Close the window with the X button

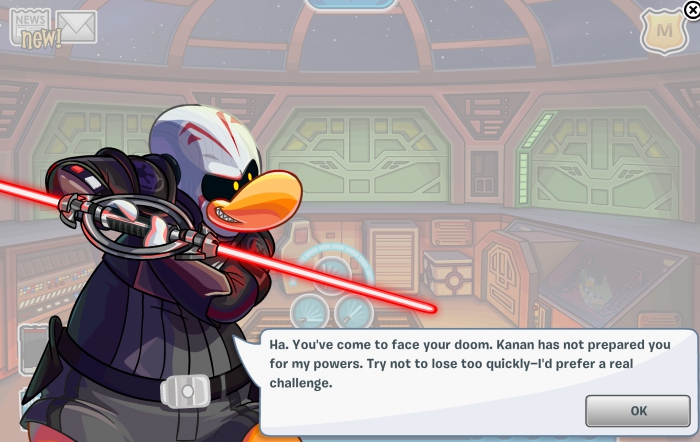[x=692, y=9]
